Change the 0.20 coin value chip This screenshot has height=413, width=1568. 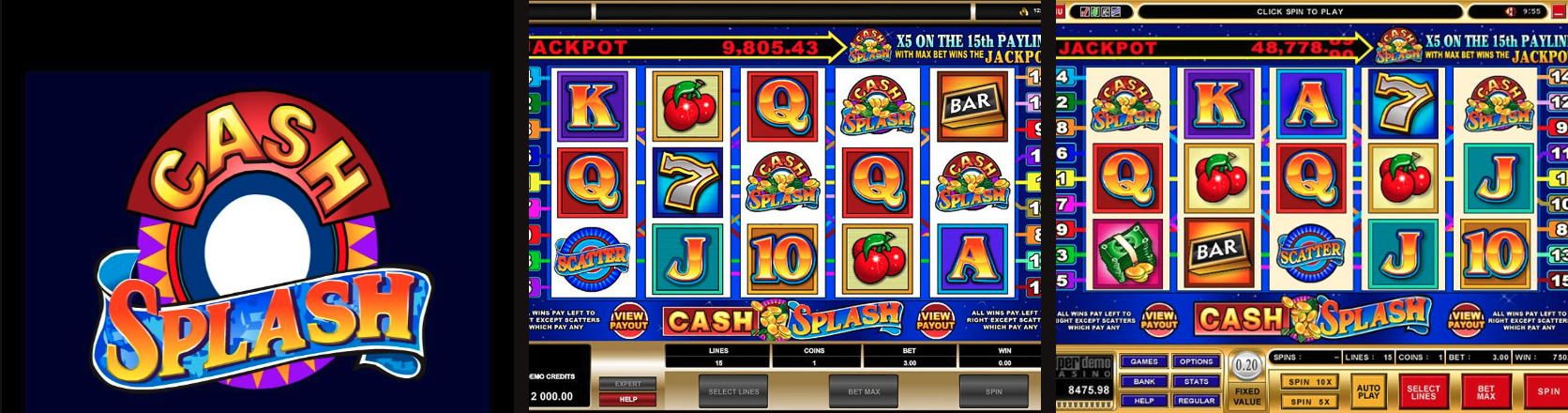click(x=1246, y=365)
